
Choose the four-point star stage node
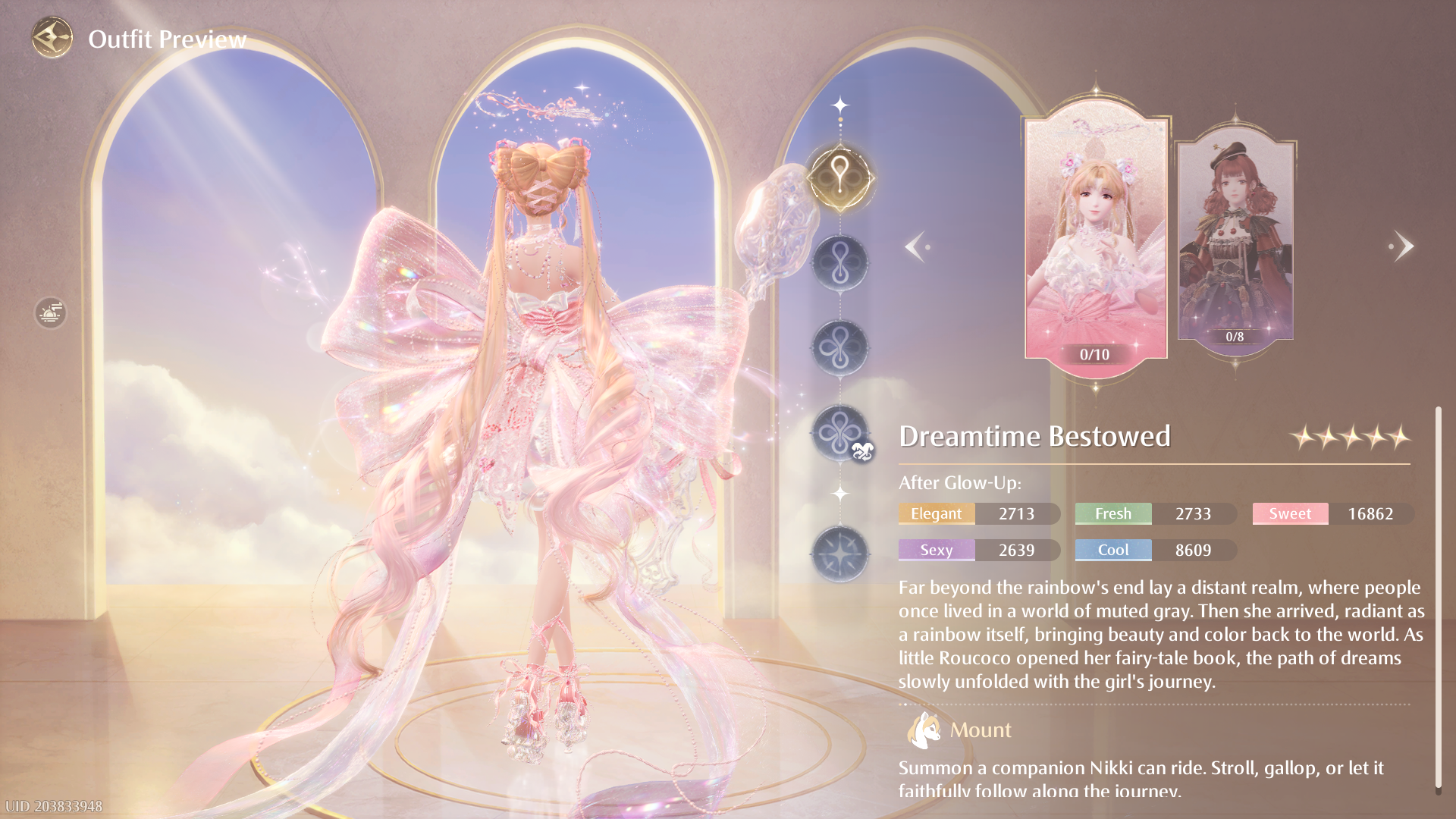click(x=839, y=554)
